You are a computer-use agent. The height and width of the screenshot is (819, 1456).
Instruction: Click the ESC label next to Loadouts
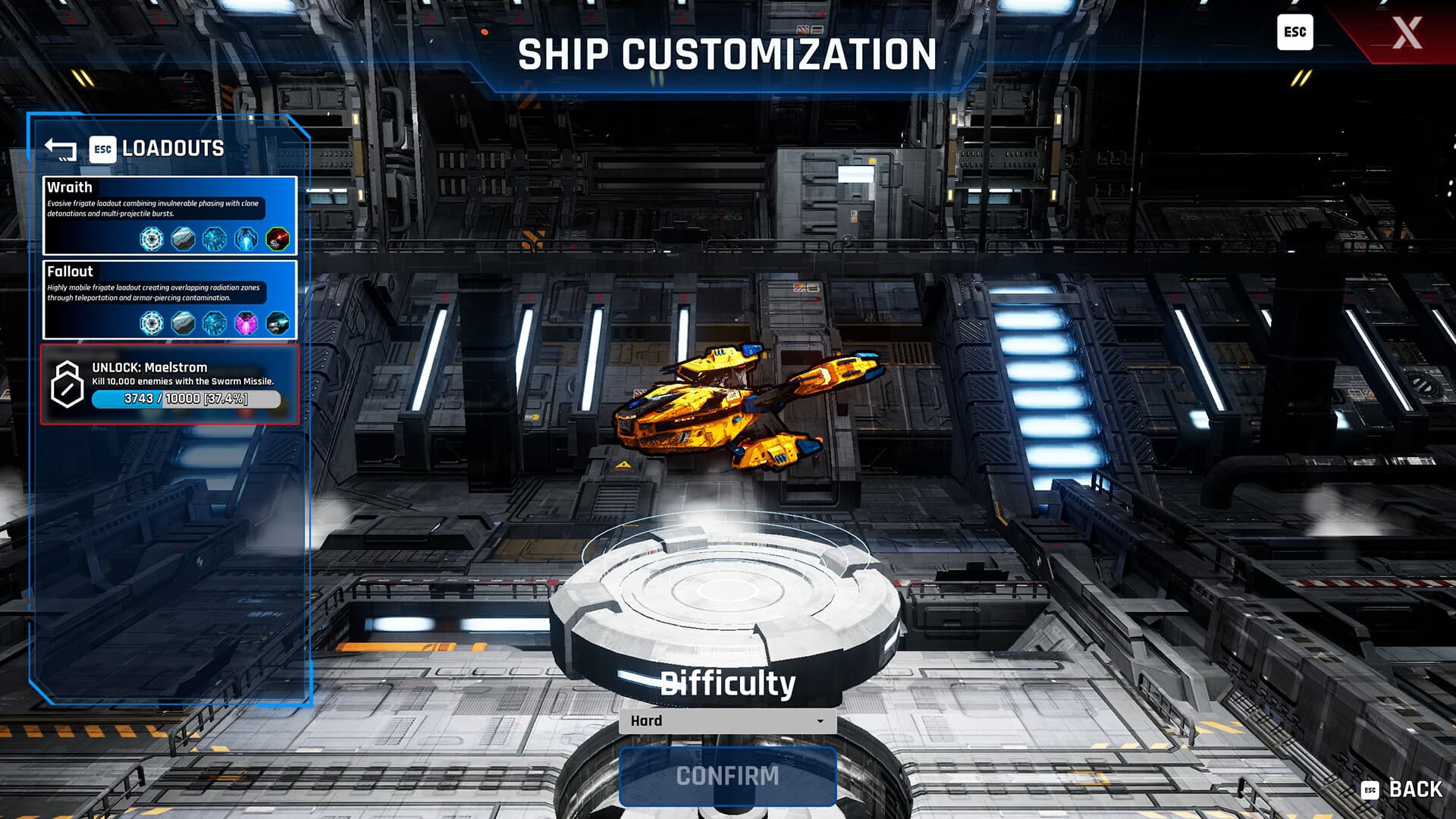tap(102, 149)
